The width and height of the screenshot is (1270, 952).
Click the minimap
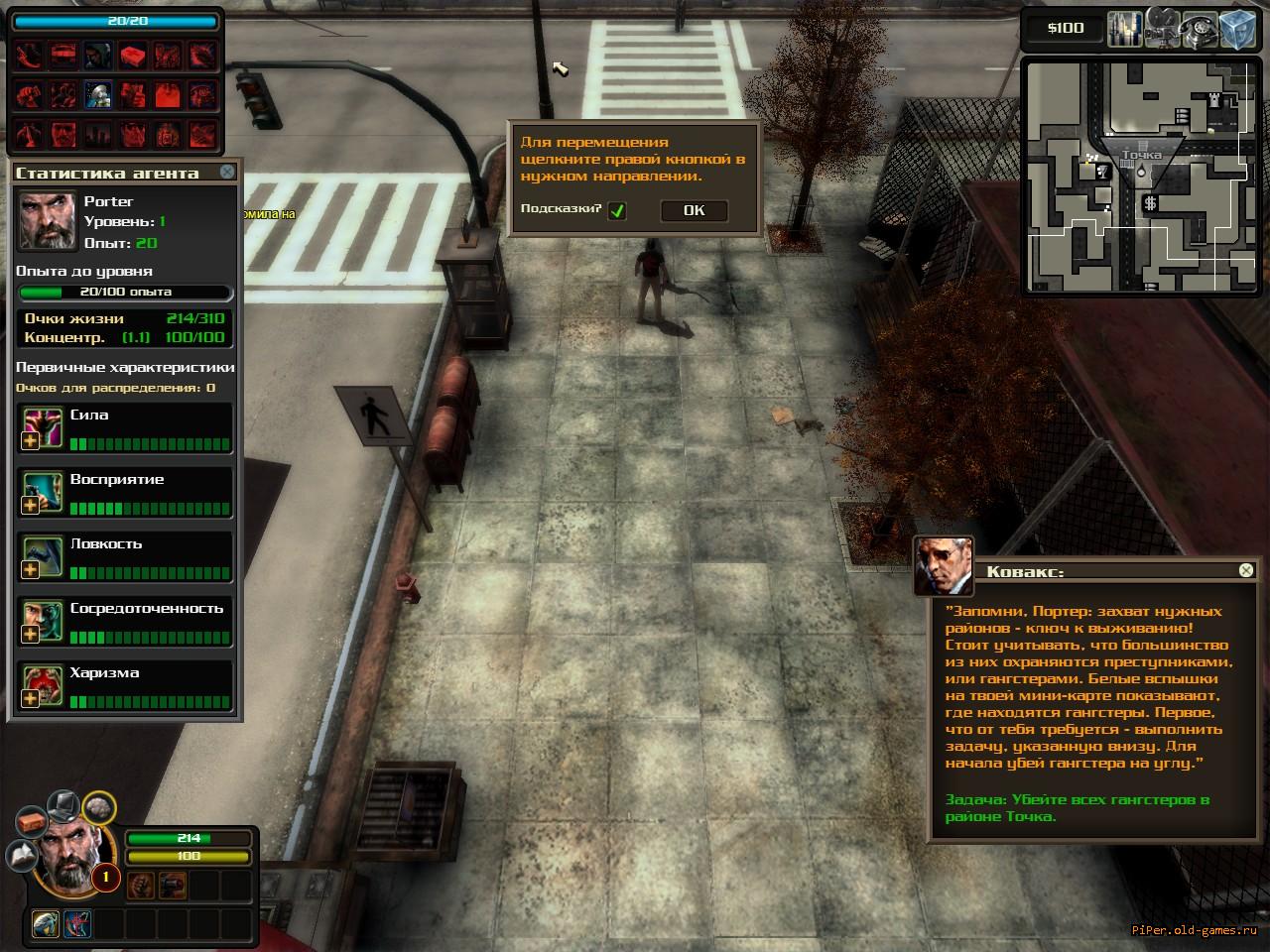1136,178
